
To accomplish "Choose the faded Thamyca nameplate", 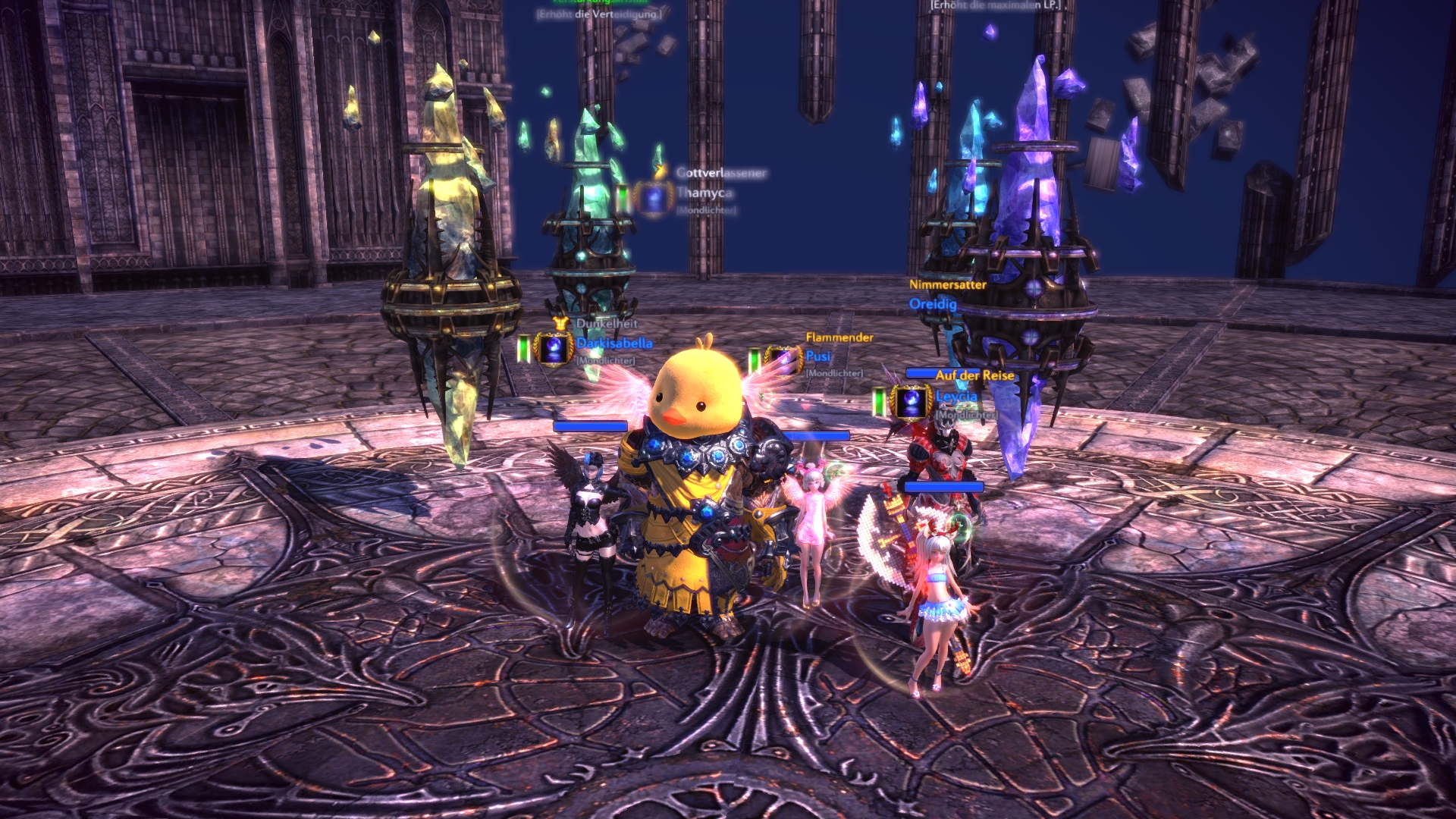I will tap(704, 193).
